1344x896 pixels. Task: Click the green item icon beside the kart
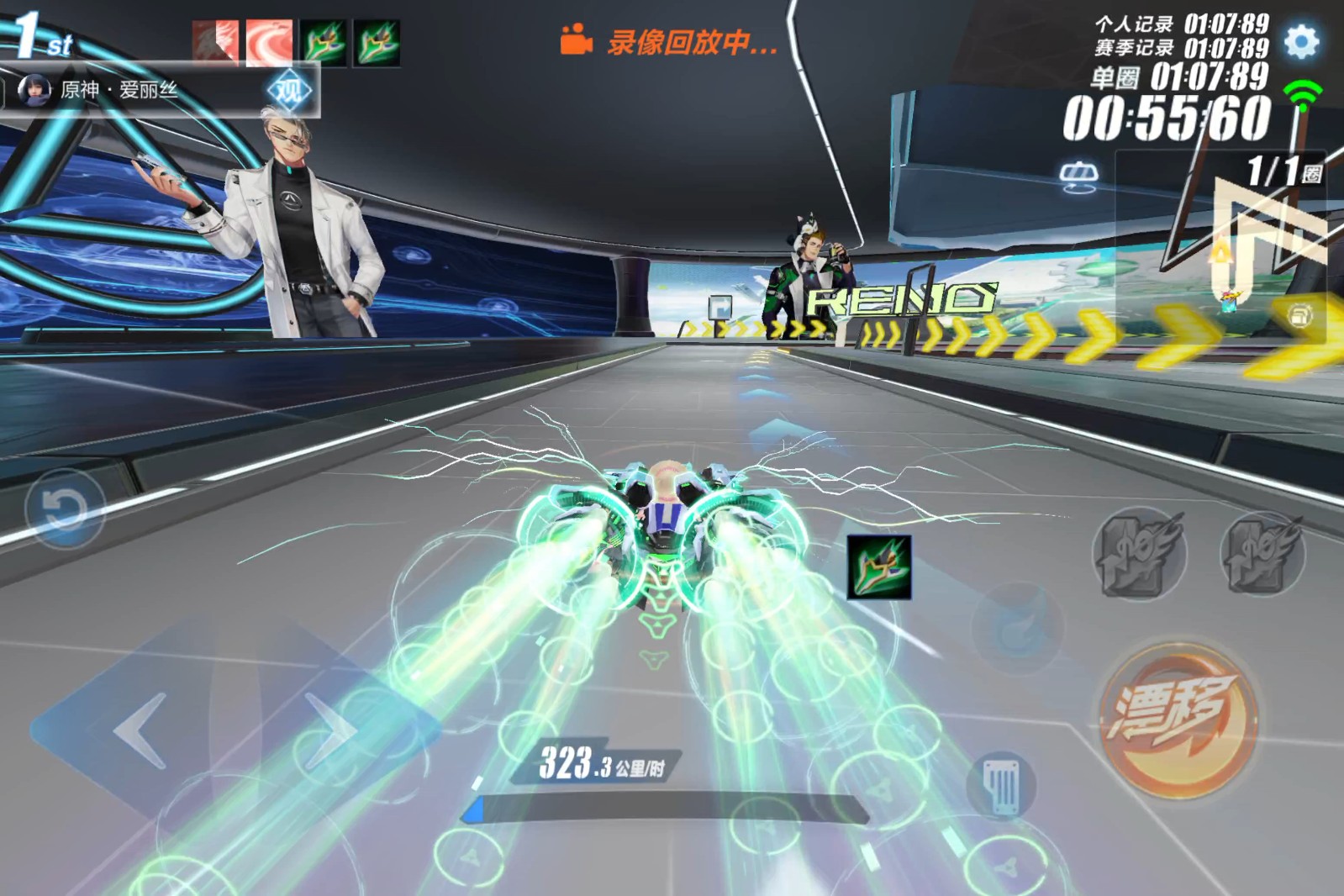[x=878, y=567]
